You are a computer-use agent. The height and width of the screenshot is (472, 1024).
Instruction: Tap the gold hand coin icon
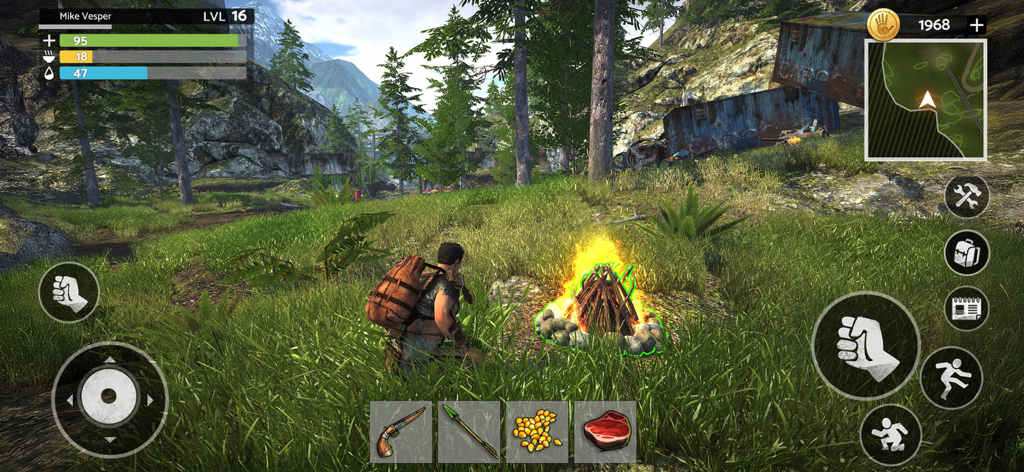coord(884,25)
